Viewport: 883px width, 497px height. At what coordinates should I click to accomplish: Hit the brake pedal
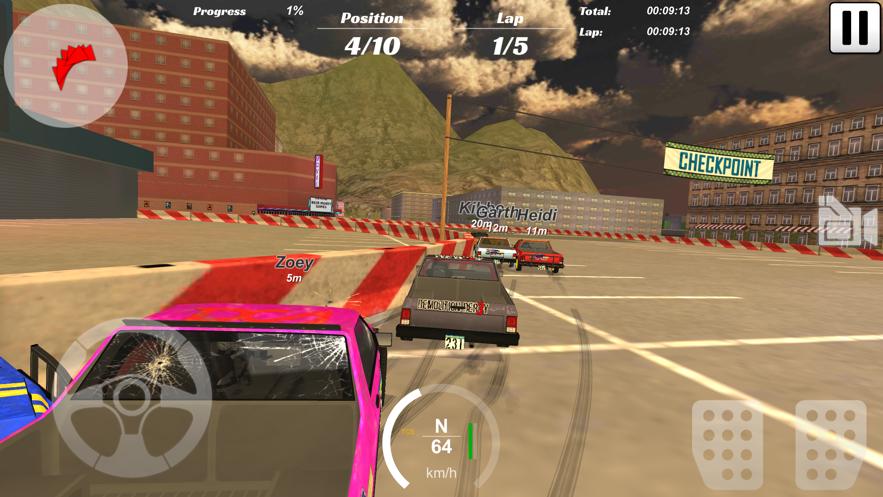tap(727, 444)
